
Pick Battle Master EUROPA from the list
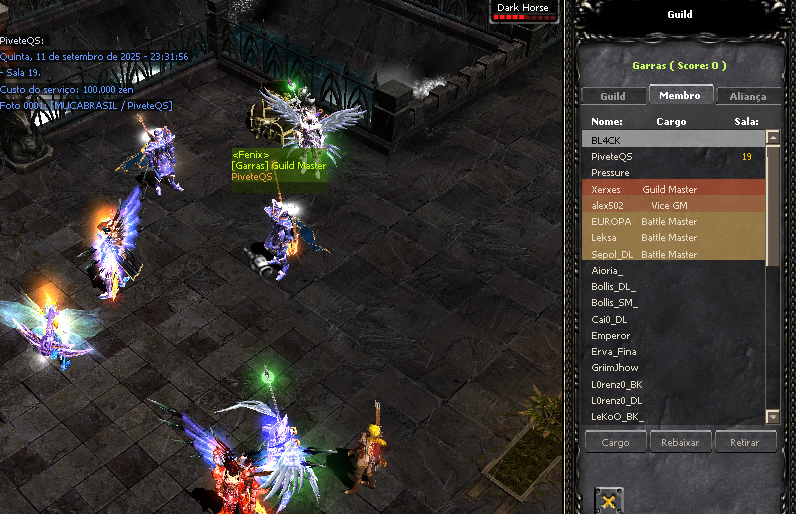(x=671, y=221)
